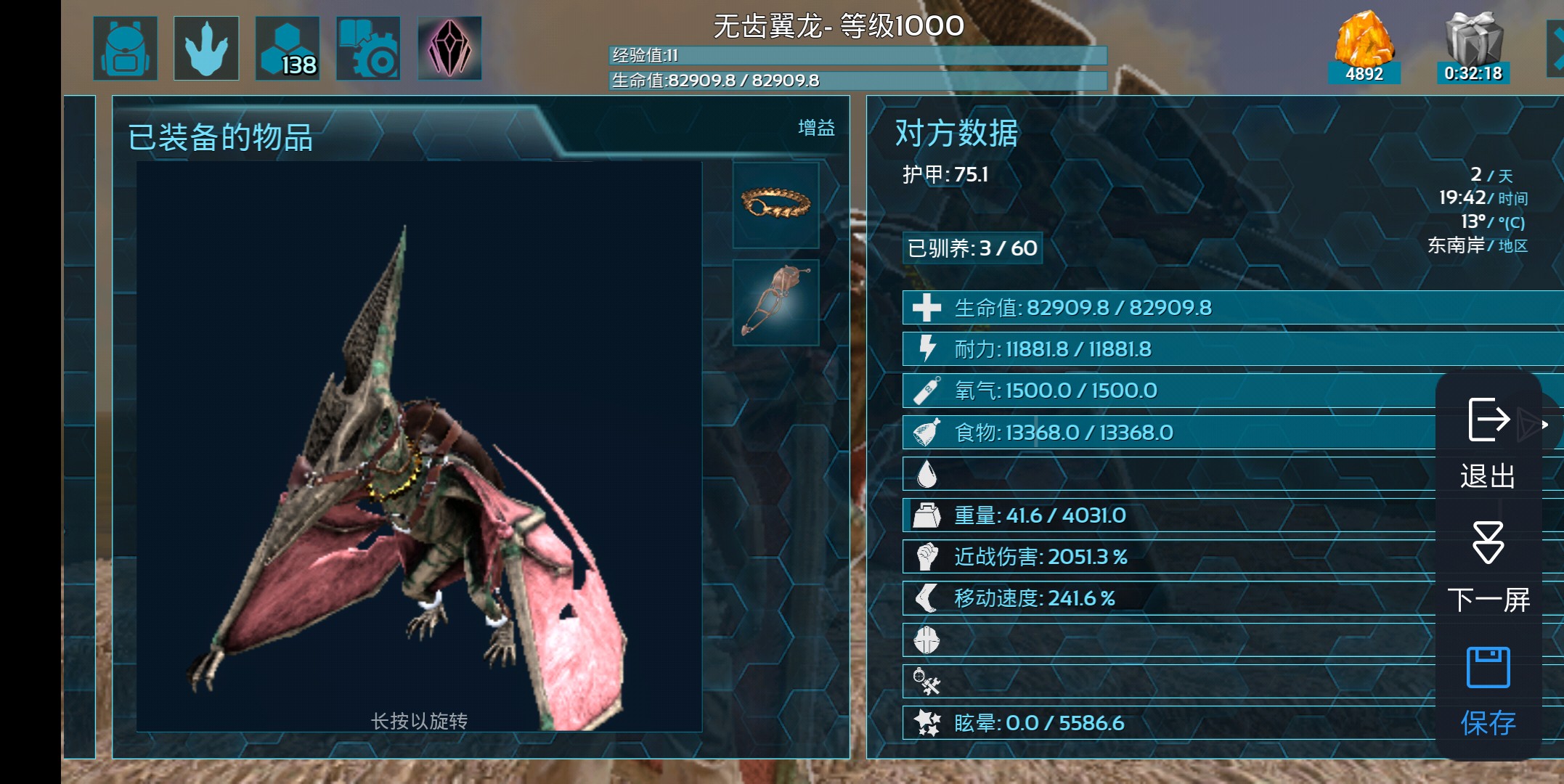Select the equipped saddle thumbnail
Screen dimensions: 1564x784
pos(775,301)
